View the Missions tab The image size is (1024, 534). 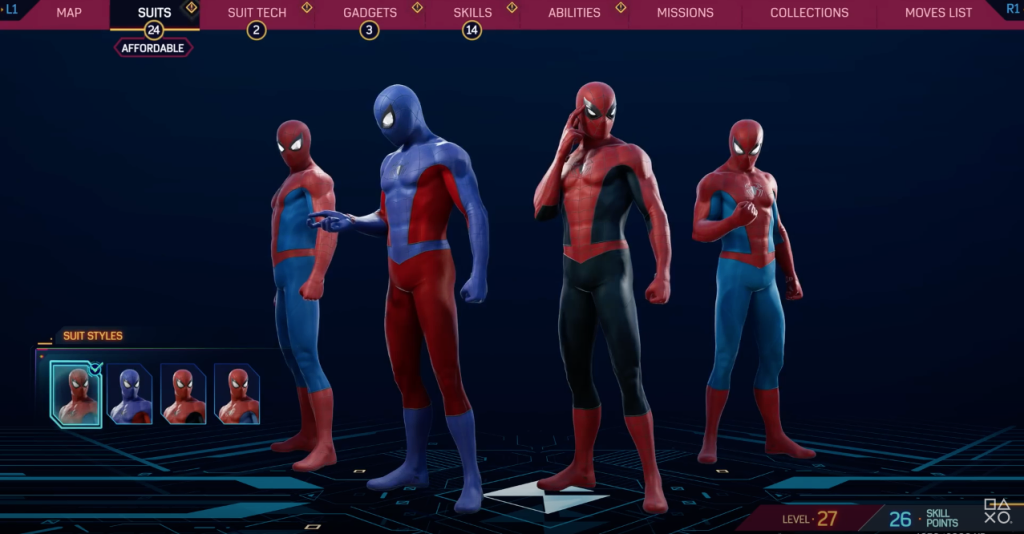685,13
